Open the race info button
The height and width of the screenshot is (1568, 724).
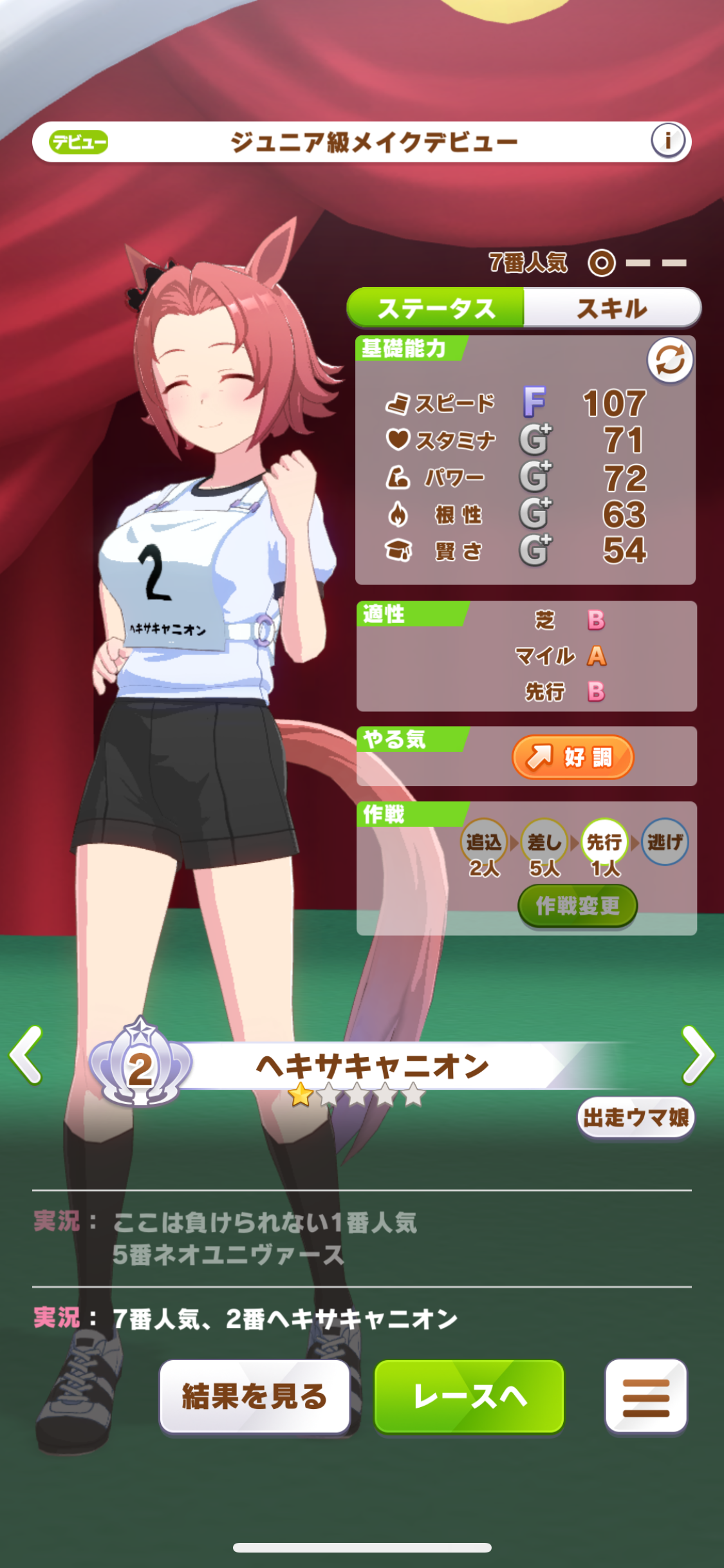667,140
